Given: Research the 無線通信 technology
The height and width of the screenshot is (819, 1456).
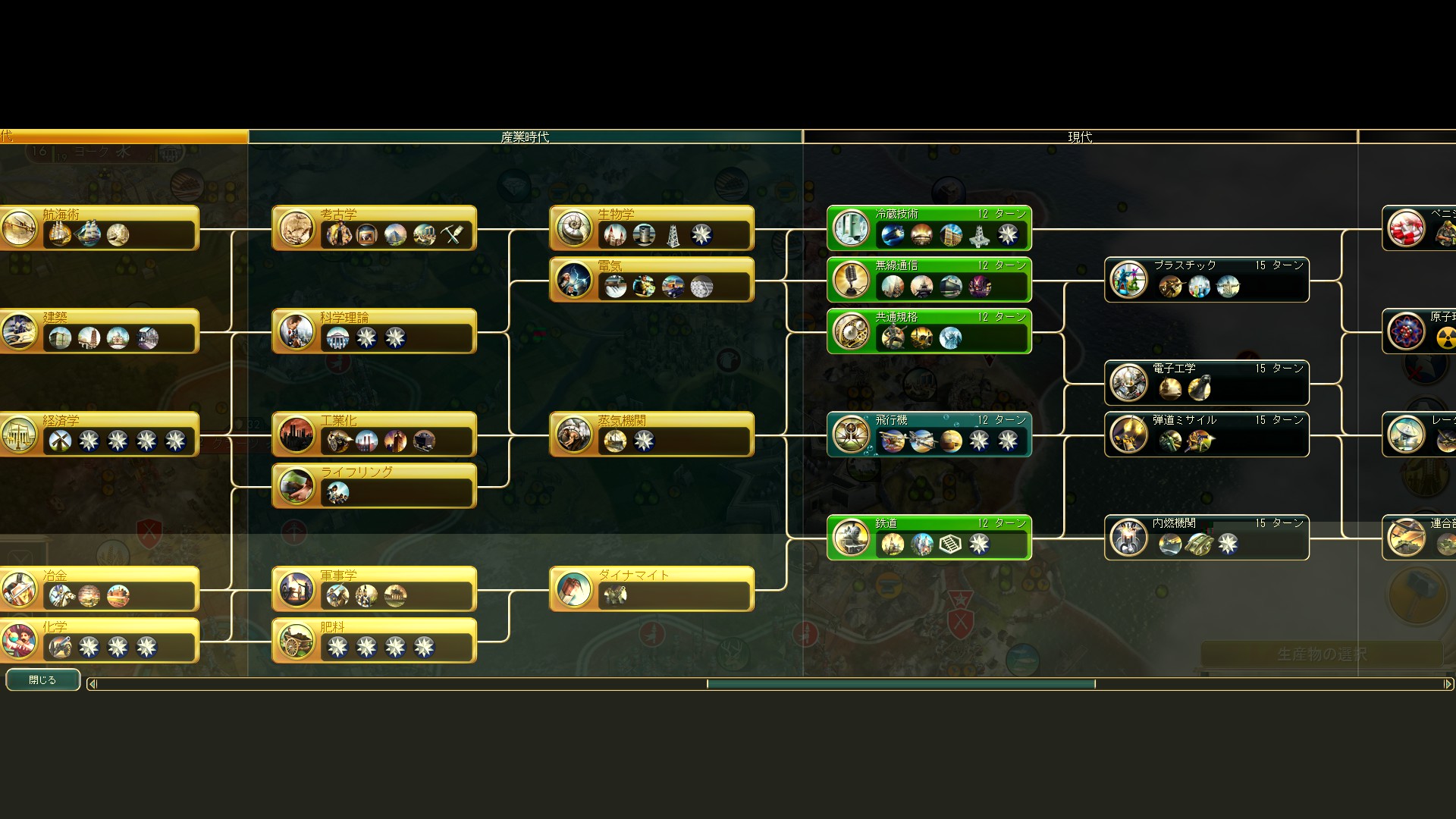Looking at the screenshot, I should tap(929, 279).
